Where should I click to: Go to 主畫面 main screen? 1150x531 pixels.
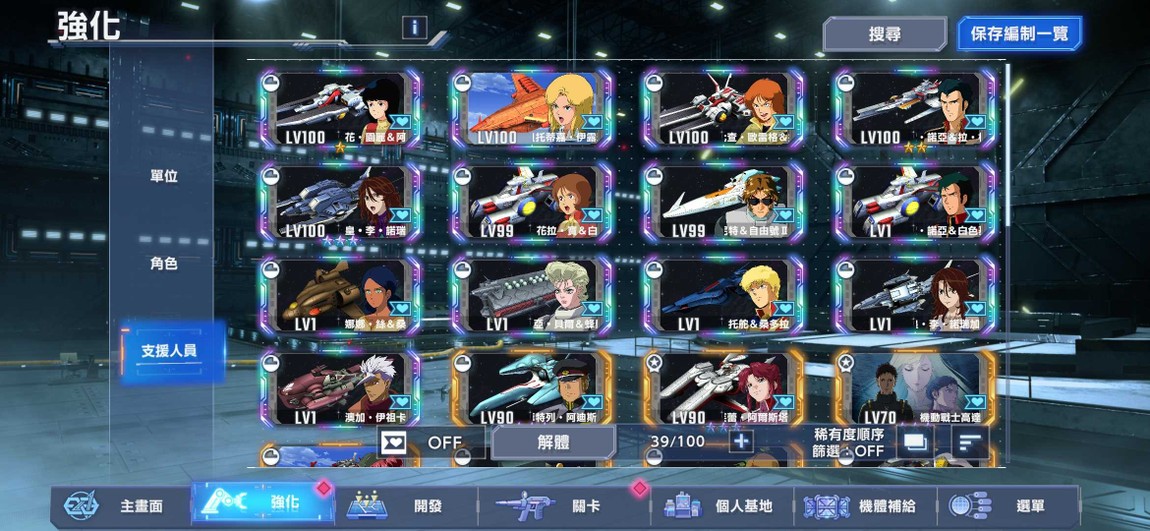tap(118, 506)
